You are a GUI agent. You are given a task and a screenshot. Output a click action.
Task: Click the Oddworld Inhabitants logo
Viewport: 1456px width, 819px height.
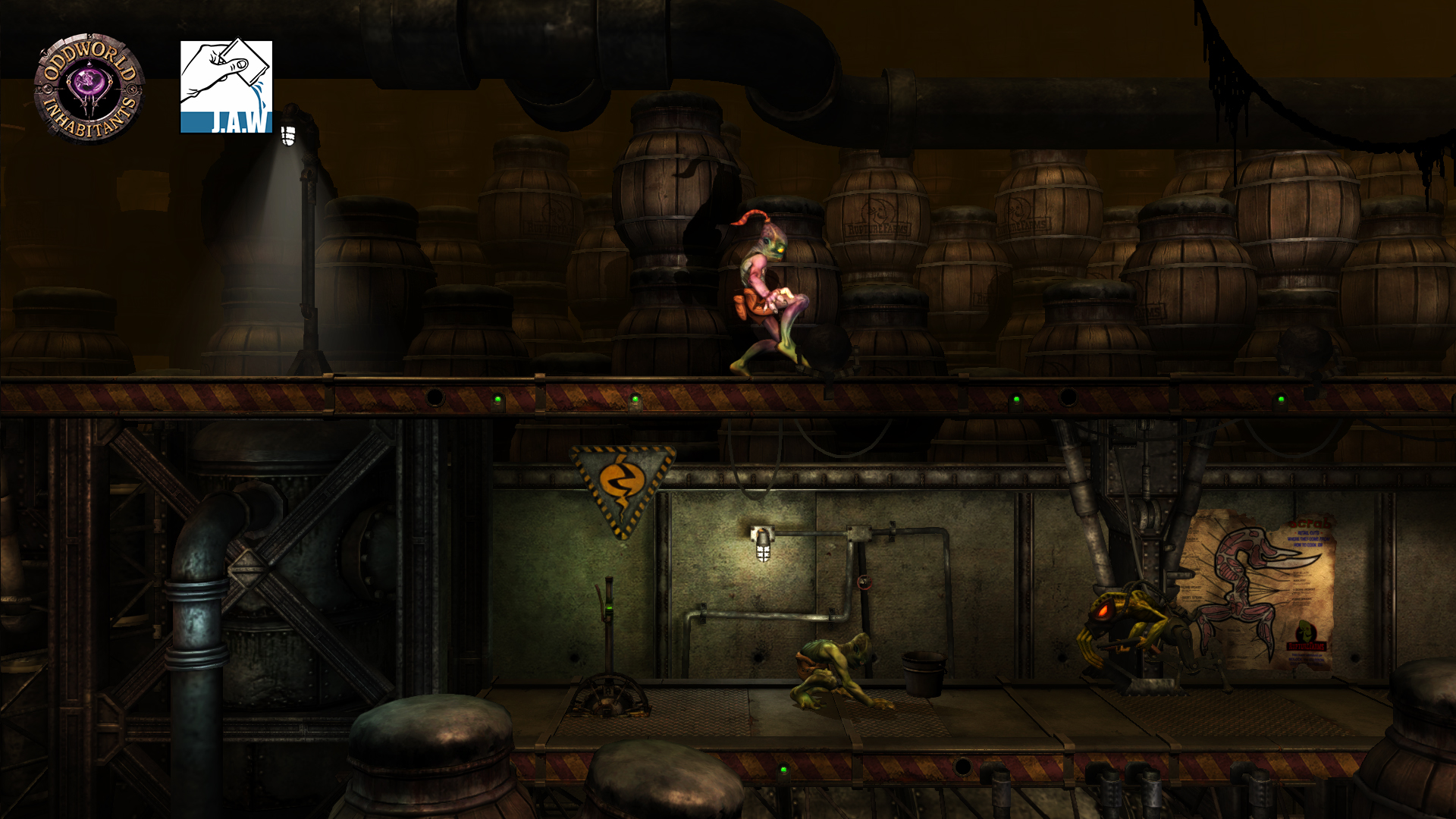[89, 88]
